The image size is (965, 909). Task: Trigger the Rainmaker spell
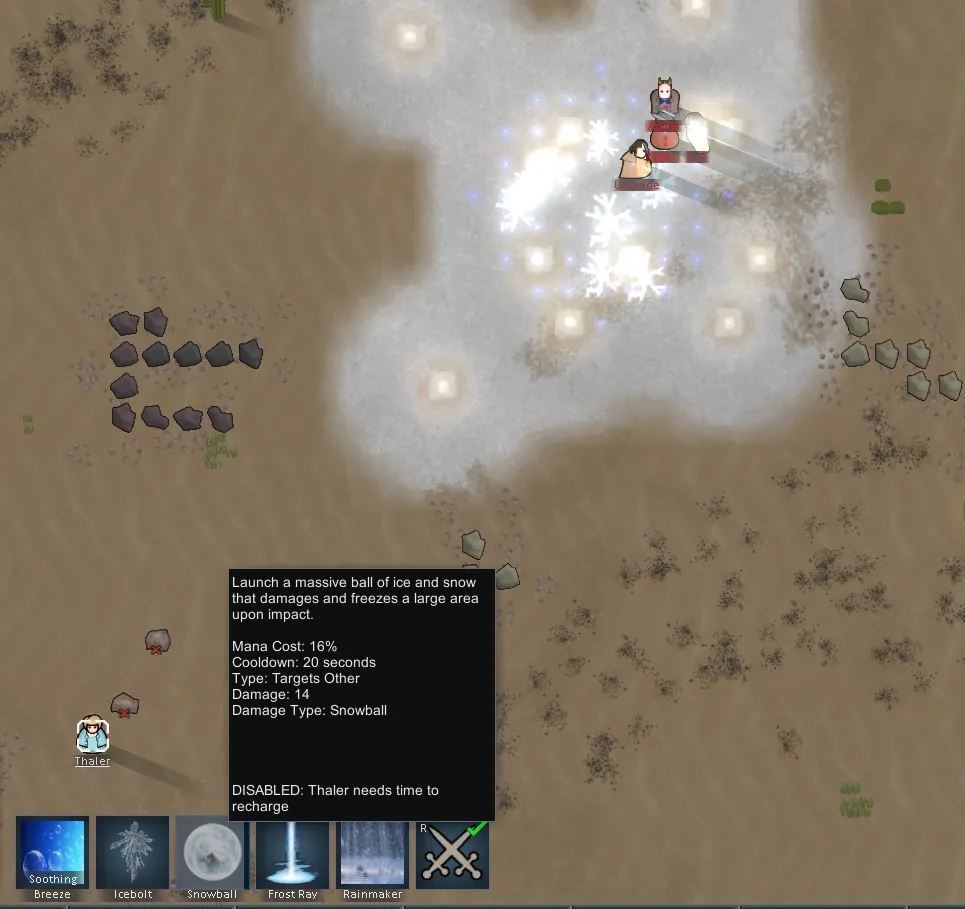point(372,852)
